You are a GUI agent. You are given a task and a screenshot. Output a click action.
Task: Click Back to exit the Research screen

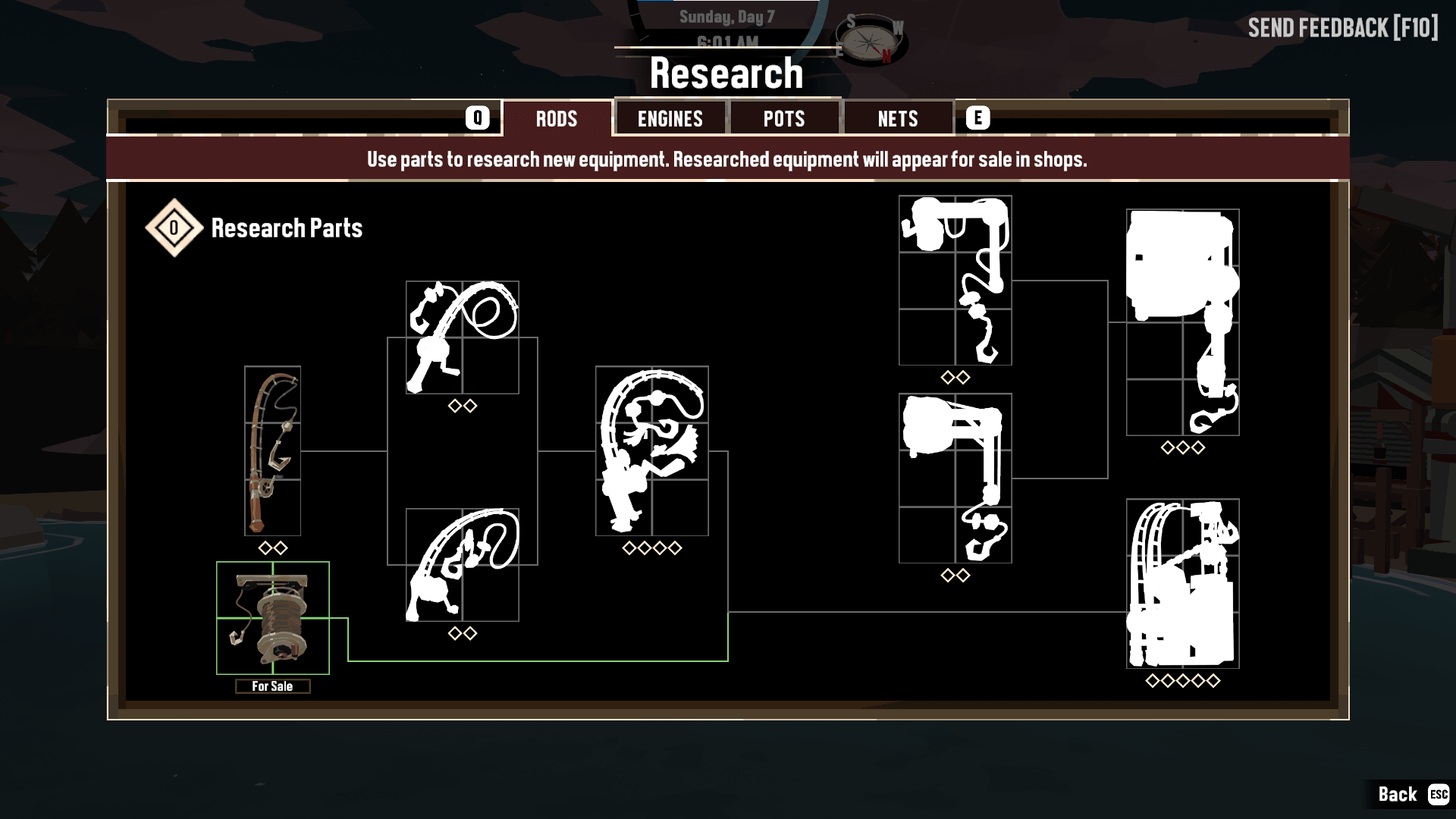tap(1398, 795)
